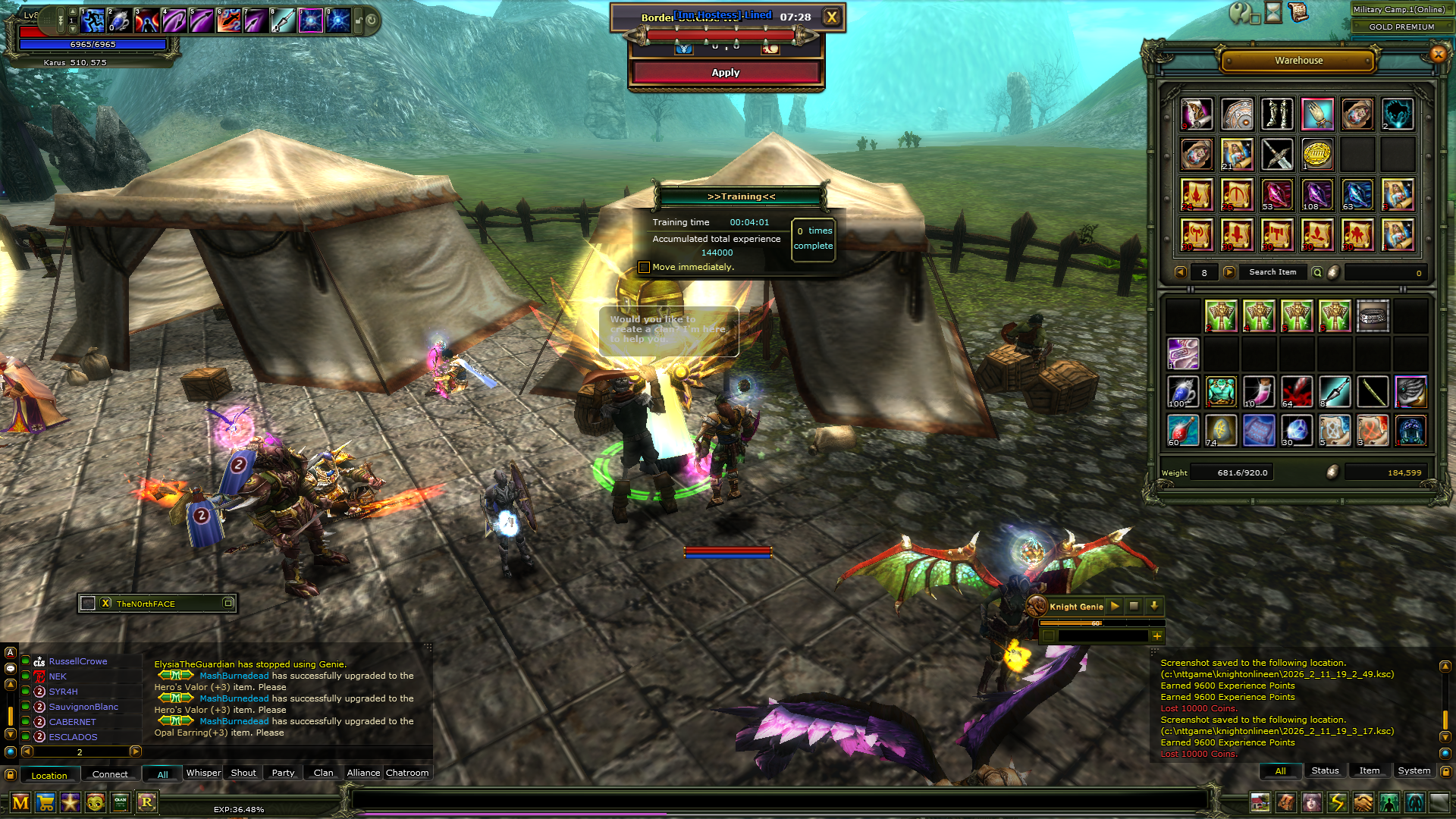Show the System log tab
The width and height of the screenshot is (1456, 819).
[1414, 770]
